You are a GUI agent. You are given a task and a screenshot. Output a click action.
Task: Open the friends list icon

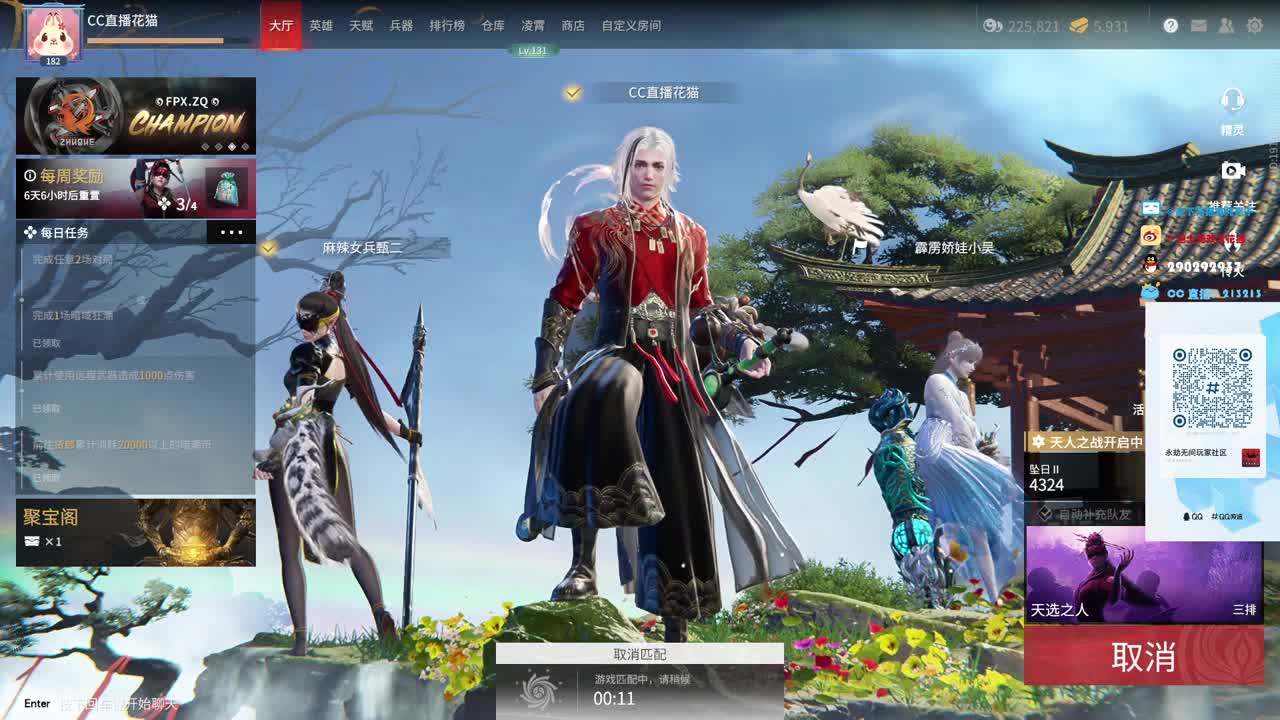click(1225, 25)
